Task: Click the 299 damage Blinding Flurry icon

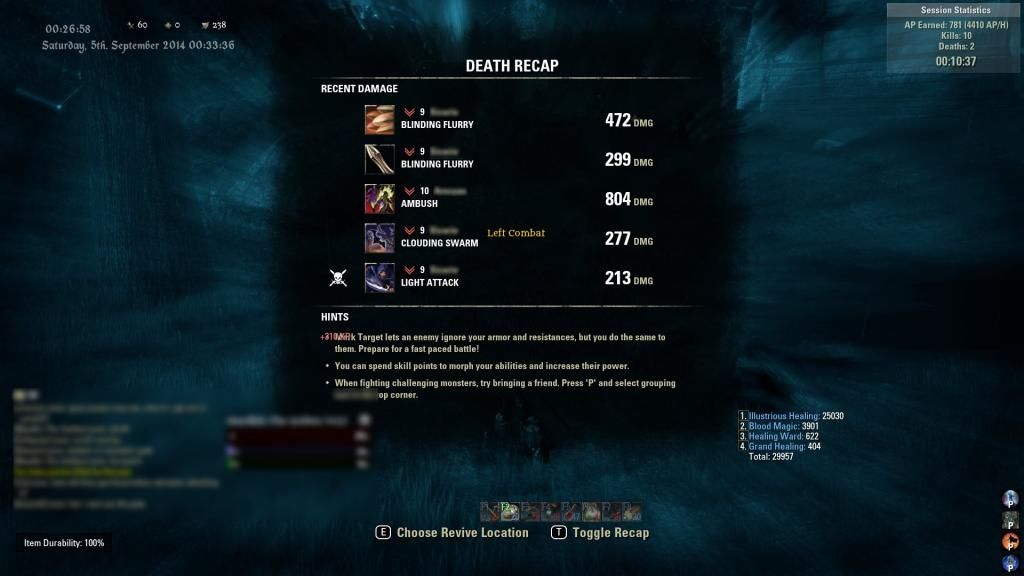Action: (379, 159)
